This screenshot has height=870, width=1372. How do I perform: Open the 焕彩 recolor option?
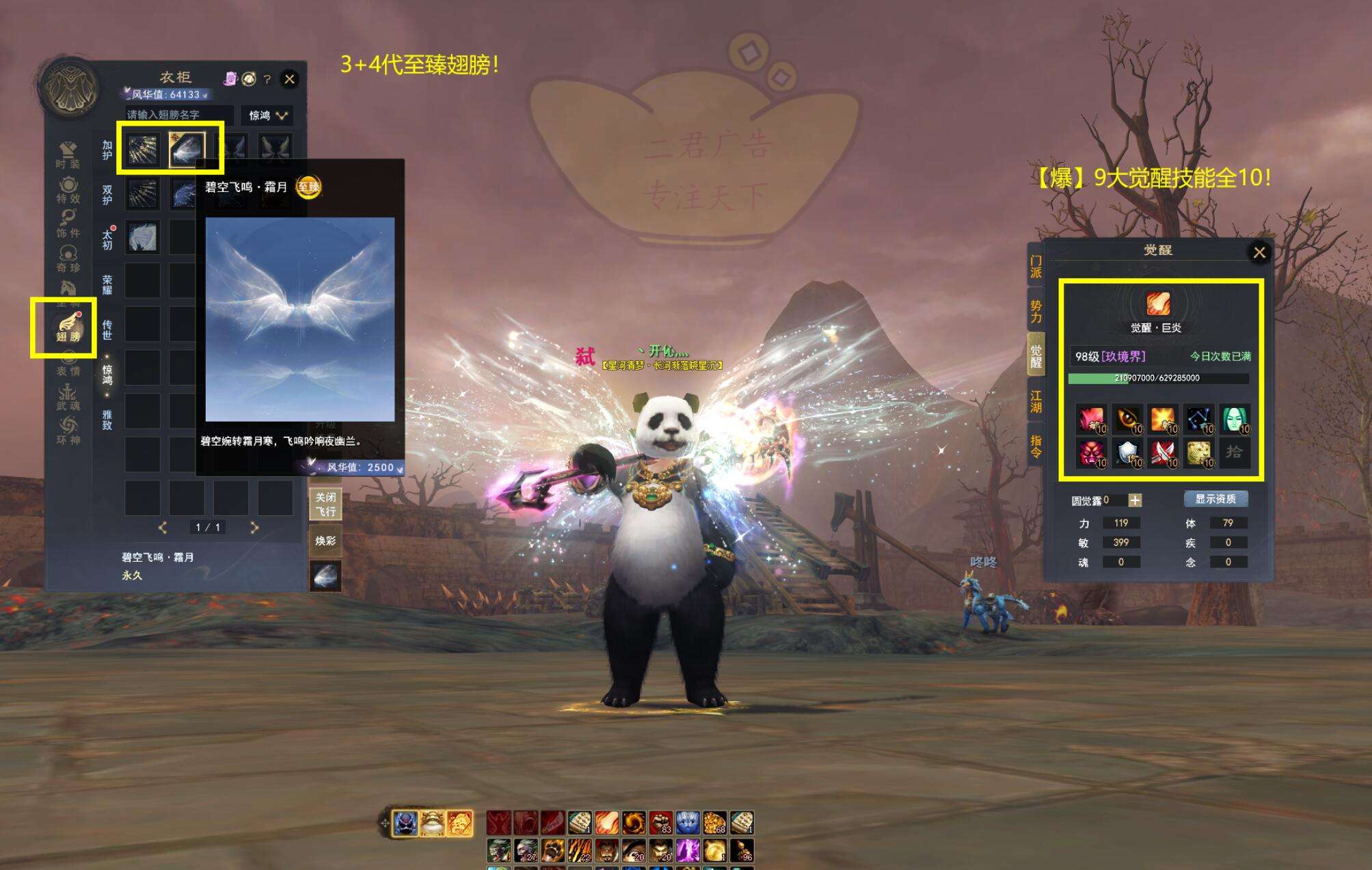[325, 541]
